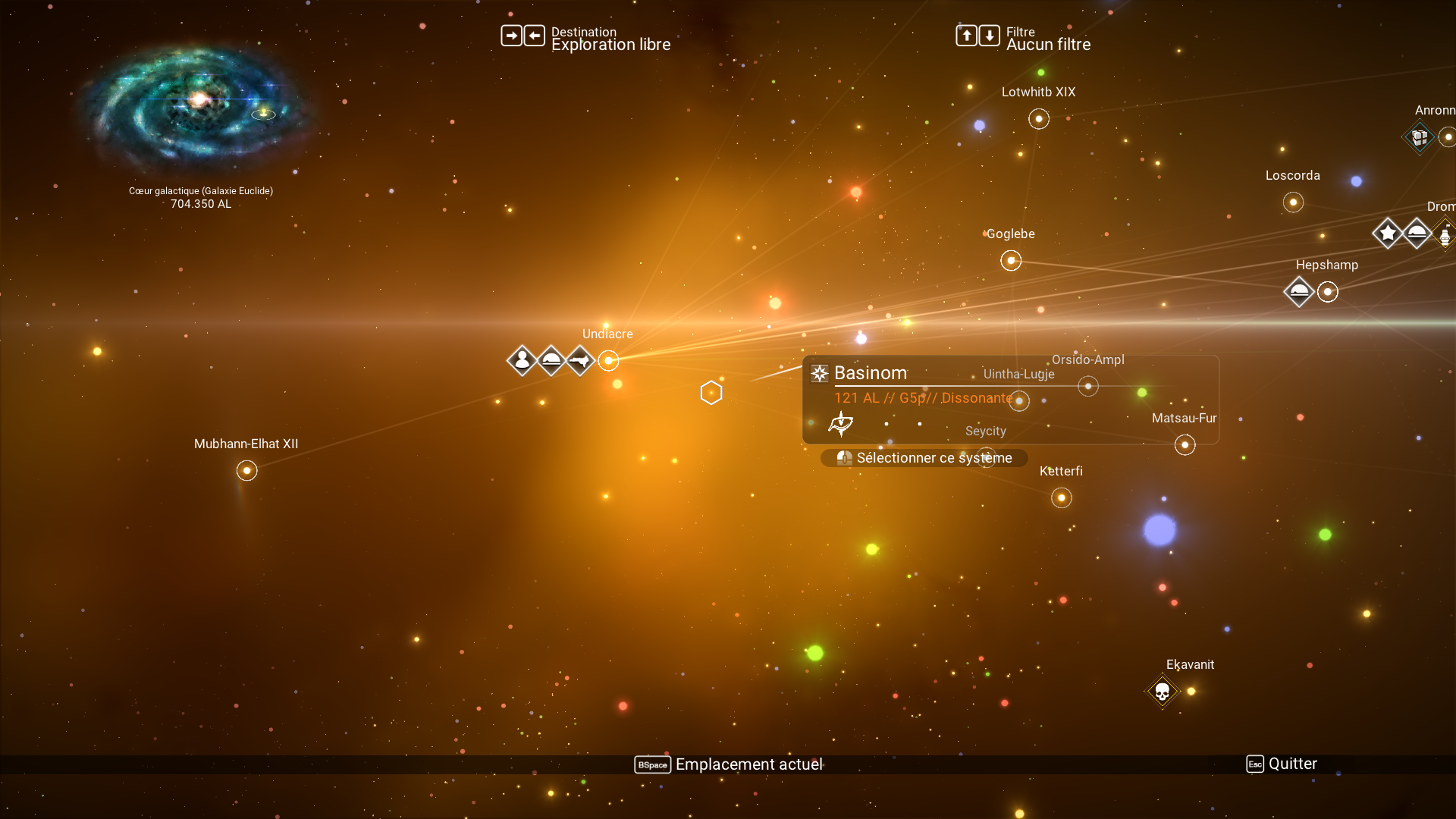Click the Hepshamp dome diamond icon

coord(1299,292)
